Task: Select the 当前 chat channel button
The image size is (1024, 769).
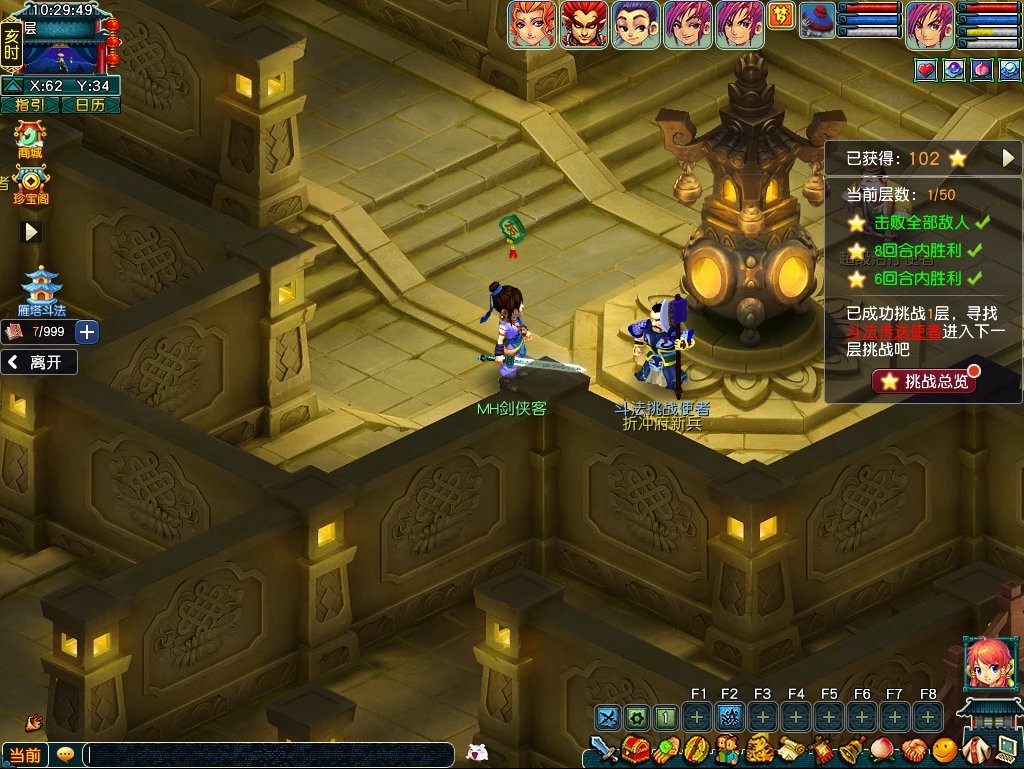Action: [x=26, y=755]
